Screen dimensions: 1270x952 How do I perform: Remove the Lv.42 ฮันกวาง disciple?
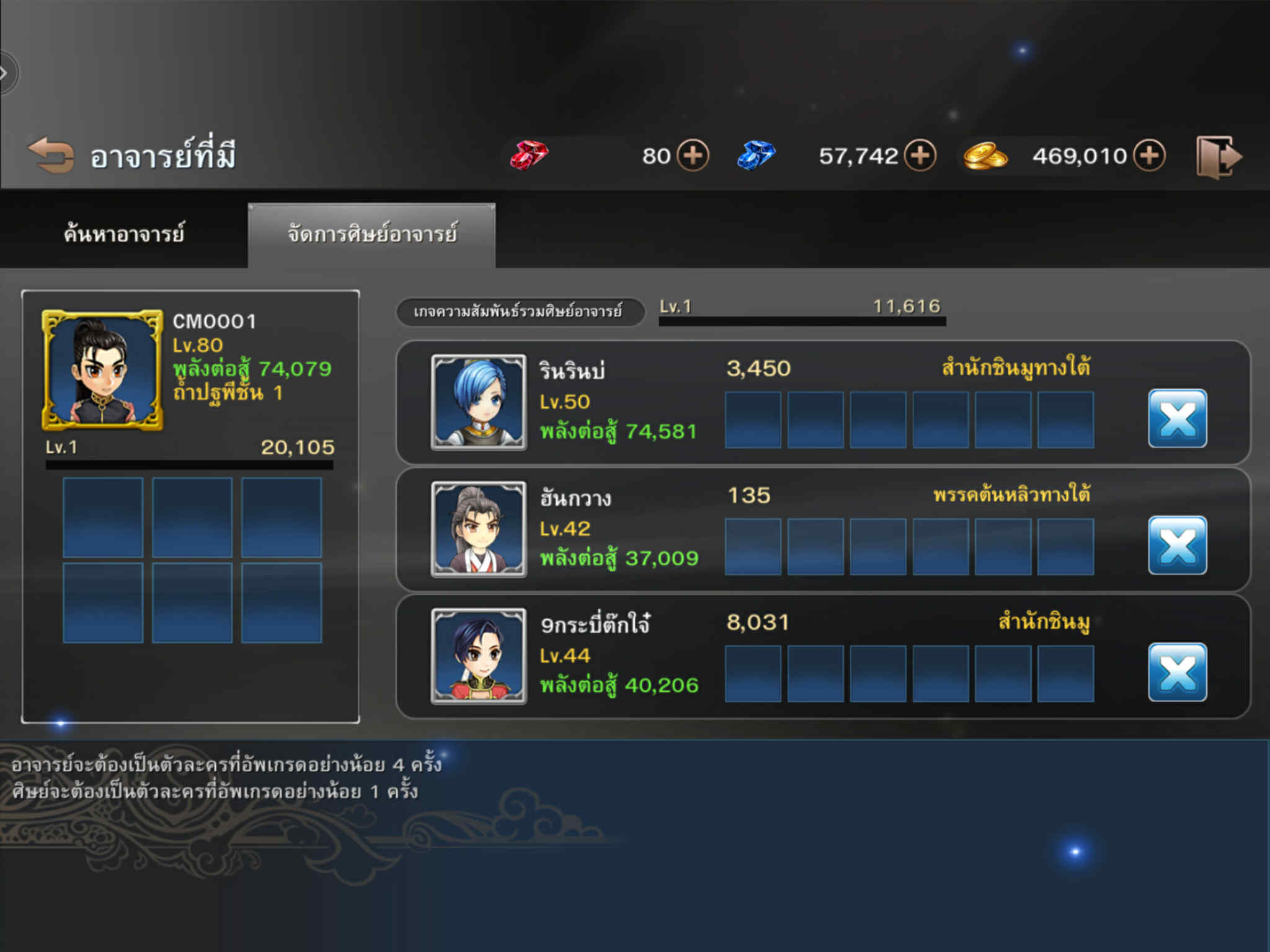pos(1177,545)
